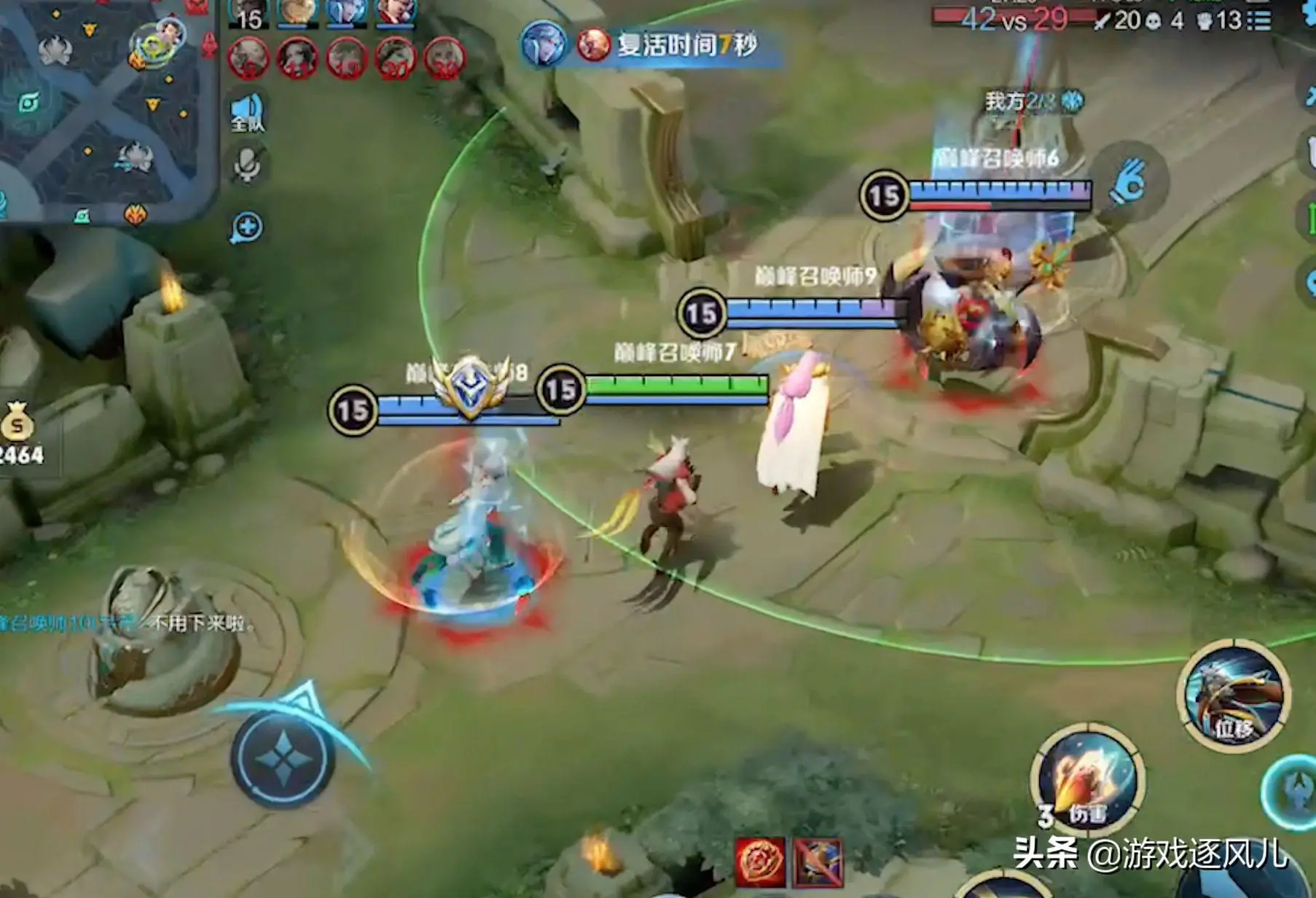Select the red-suited ally portrait
This screenshot has height=898, width=1316.
pyautogui.click(x=396, y=12)
